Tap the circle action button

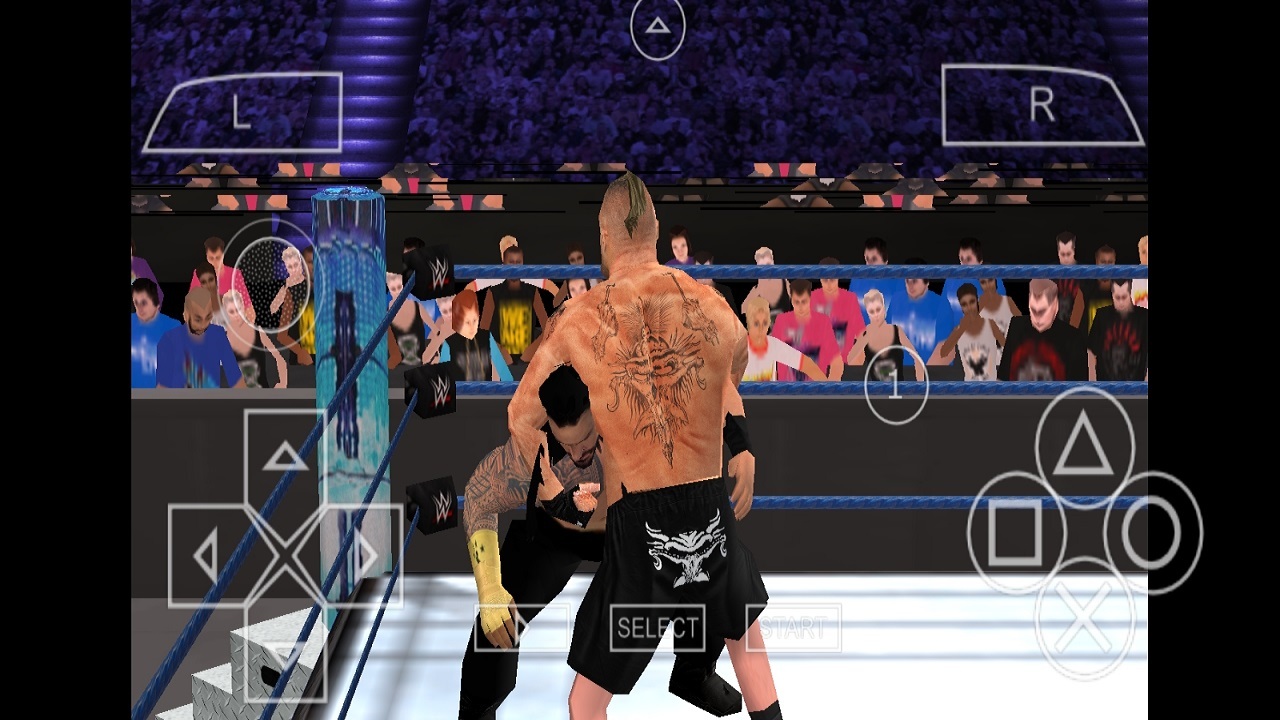1152,532
